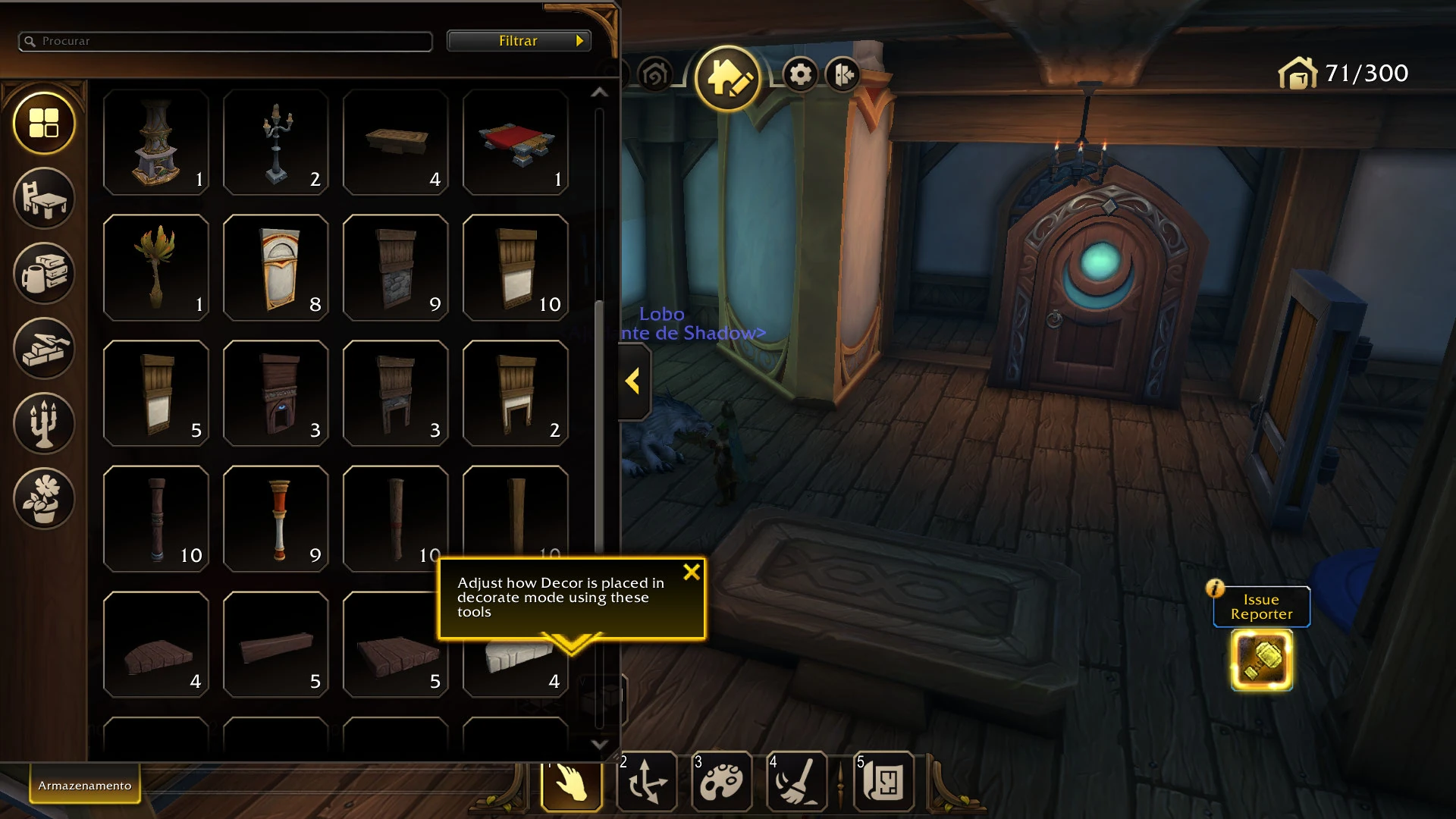Open the housing settings gear
Screen dimensions: 1456x819
click(800, 74)
